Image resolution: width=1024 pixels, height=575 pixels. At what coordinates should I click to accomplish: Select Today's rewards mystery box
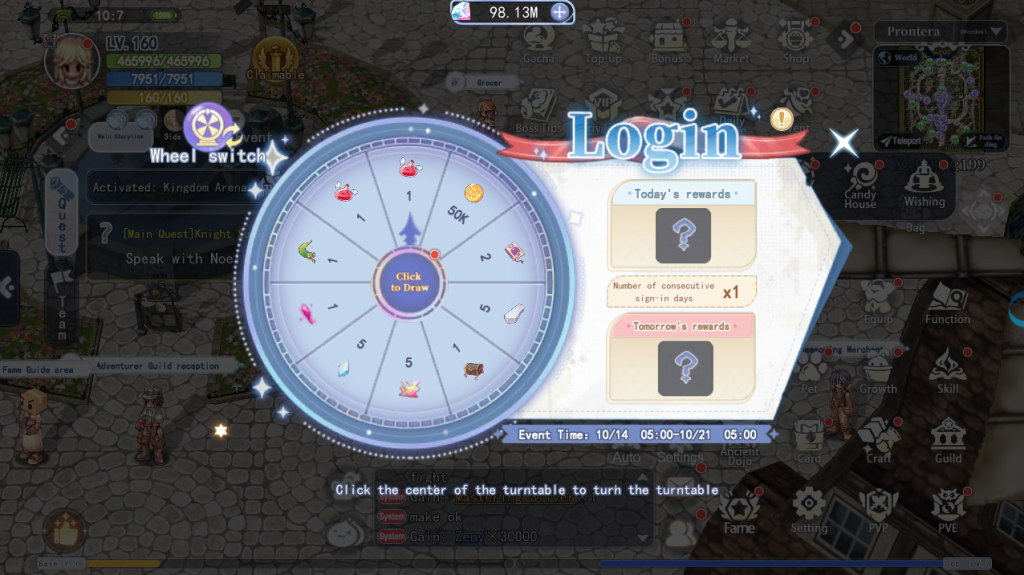point(683,236)
